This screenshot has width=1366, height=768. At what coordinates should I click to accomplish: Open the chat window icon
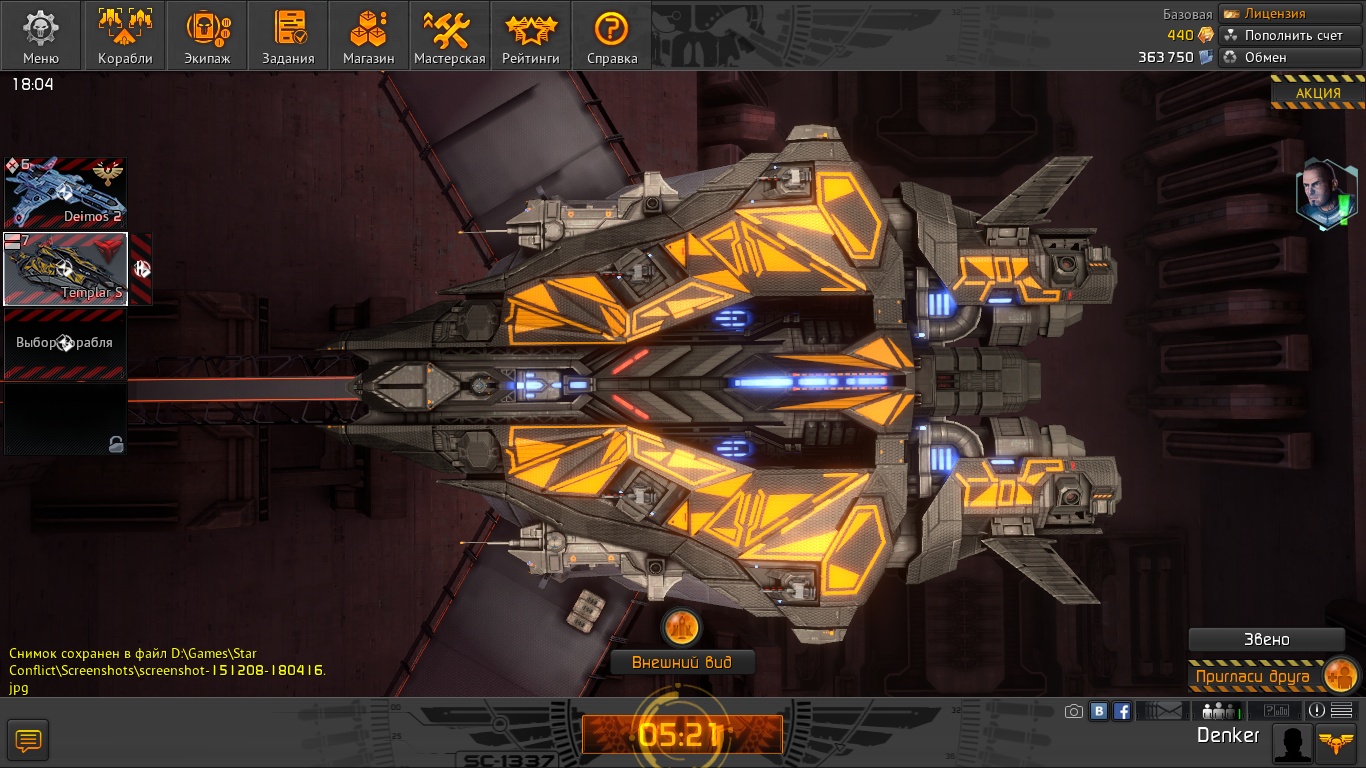tap(28, 741)
